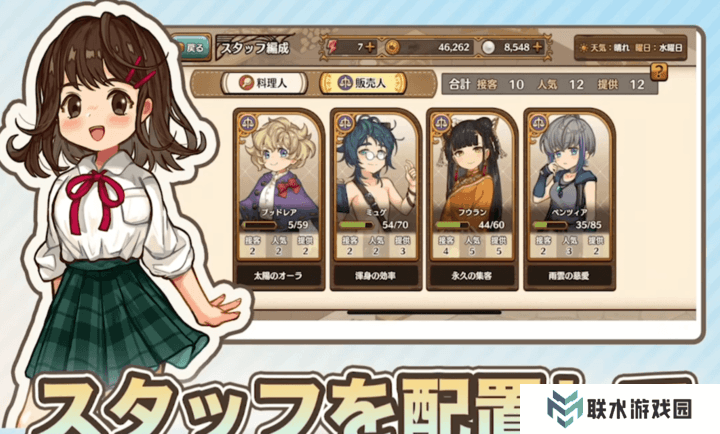Go back with the 戻る button
Screen dimensions: 720x434
click(190, 46)
